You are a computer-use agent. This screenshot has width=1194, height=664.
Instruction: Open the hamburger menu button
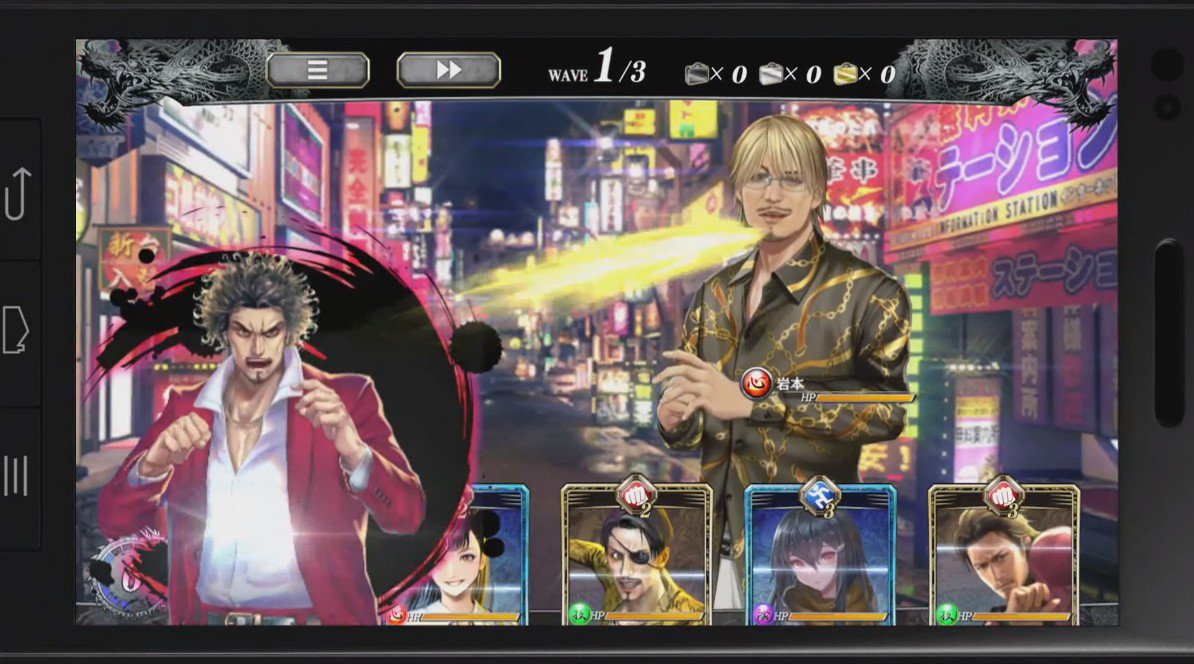318,70
